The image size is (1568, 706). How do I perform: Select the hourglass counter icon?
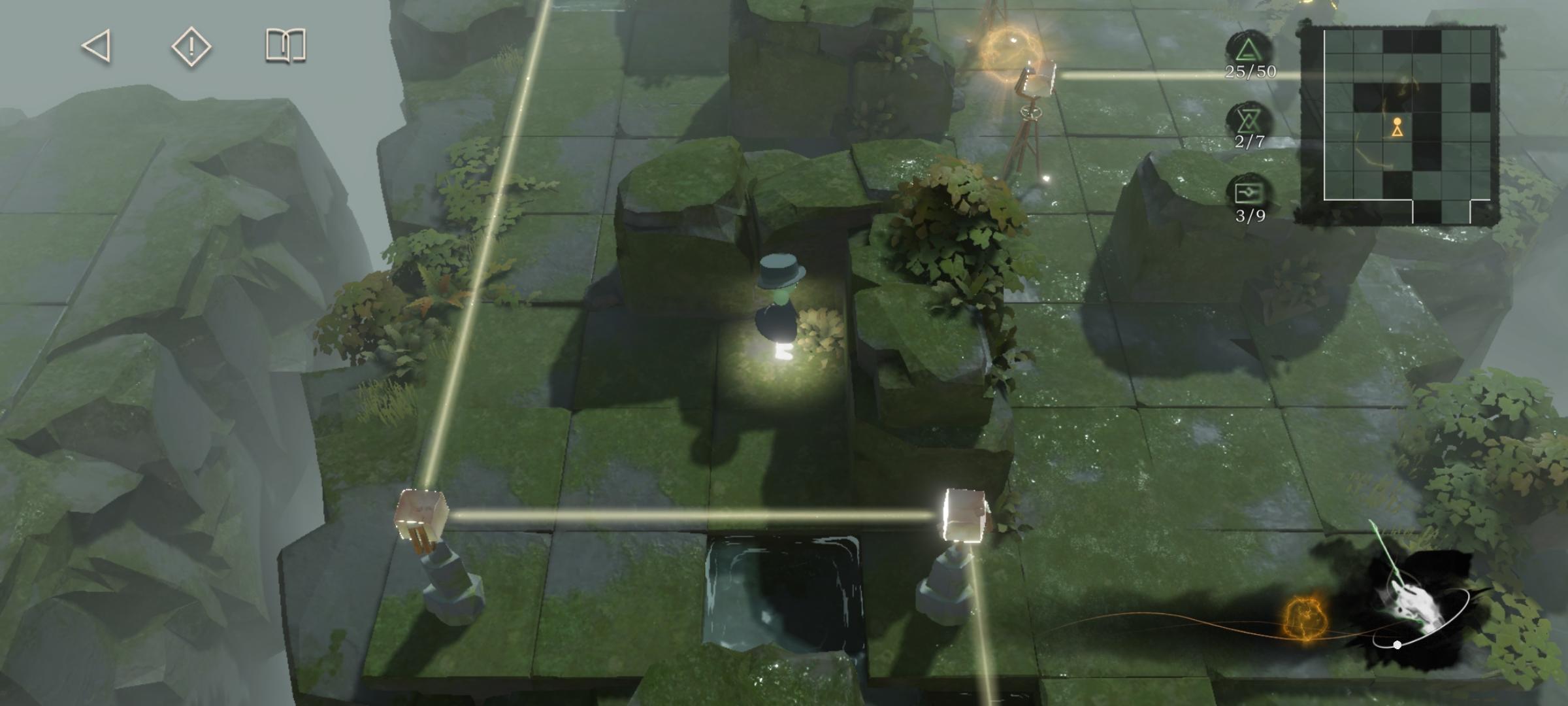(x=1249, y=120)
